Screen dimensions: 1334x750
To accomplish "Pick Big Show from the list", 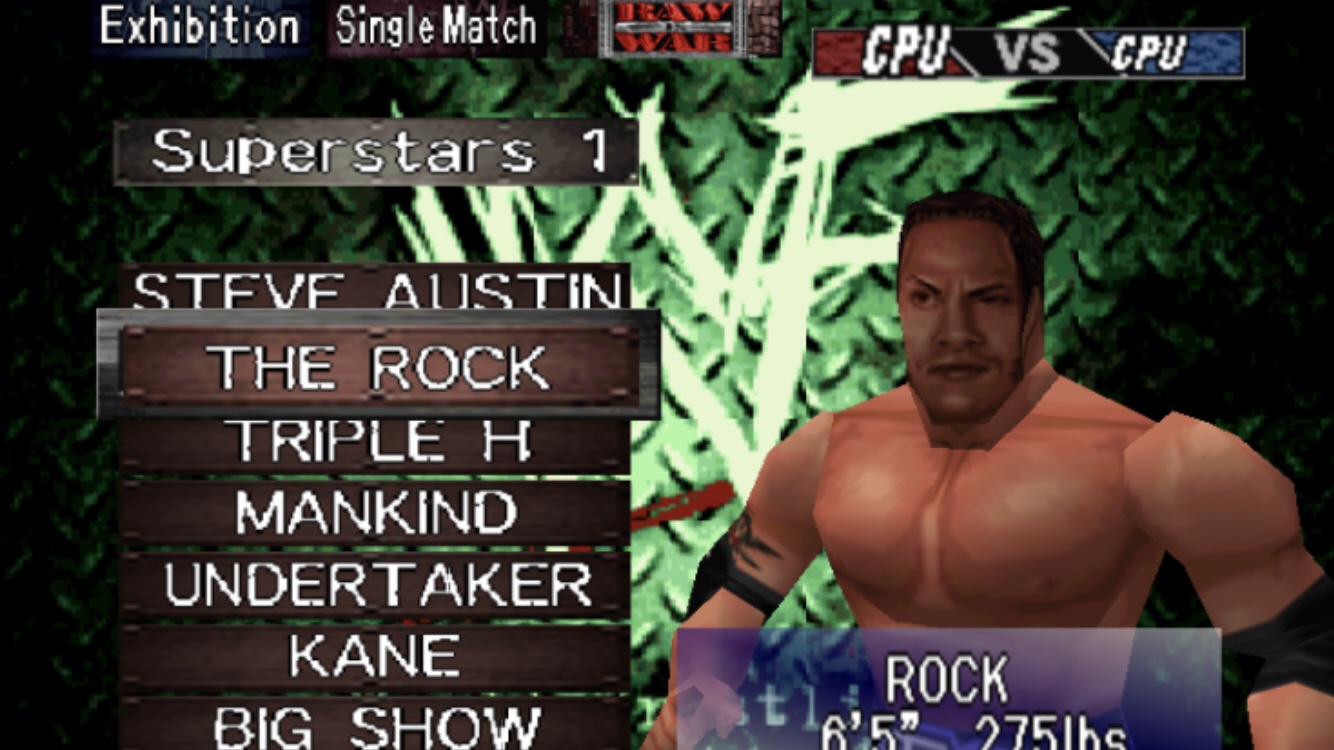I will (376, 725).
